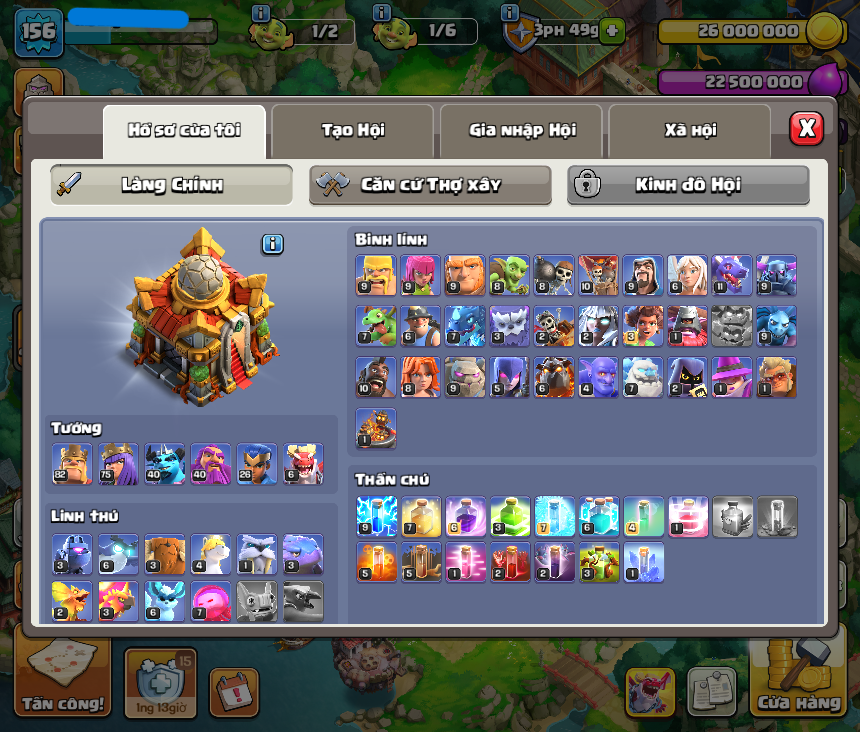The width and height of the screenshot is (860, 732).
Task: Open the Cửa hàng shop
Action: click(799, 682)
